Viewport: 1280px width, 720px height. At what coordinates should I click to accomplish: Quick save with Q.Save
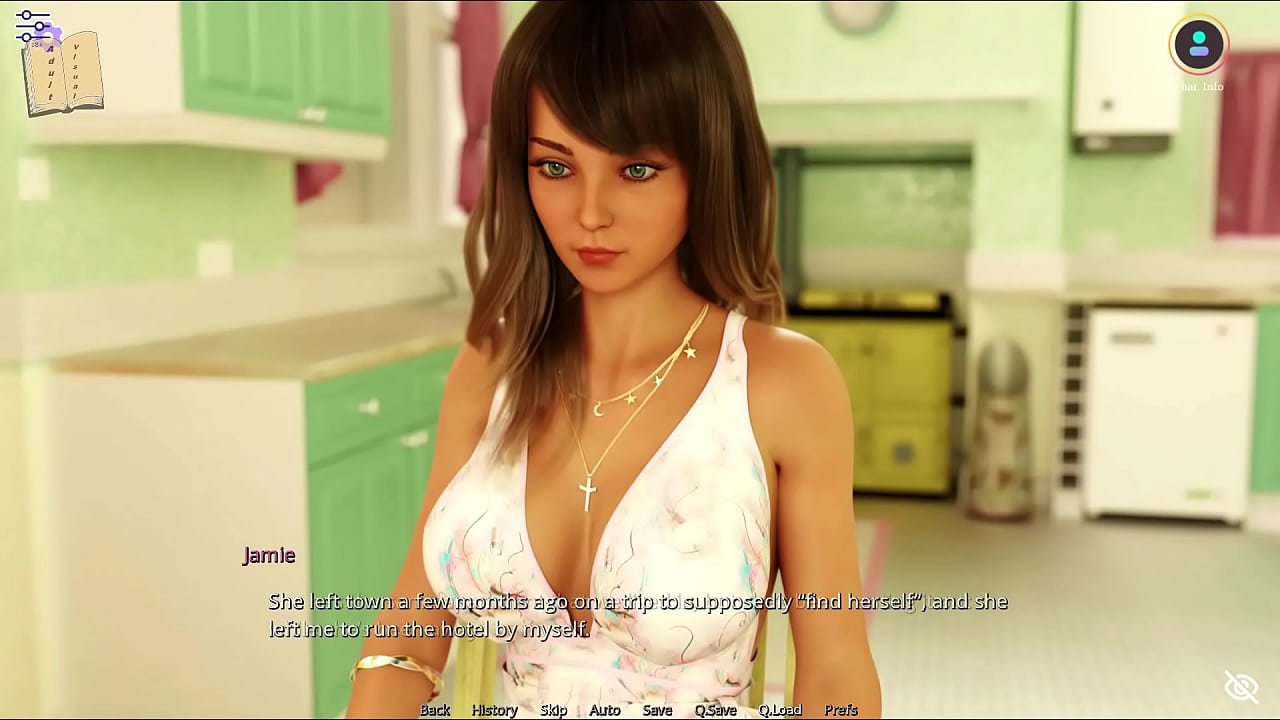(x=715, y=709)
